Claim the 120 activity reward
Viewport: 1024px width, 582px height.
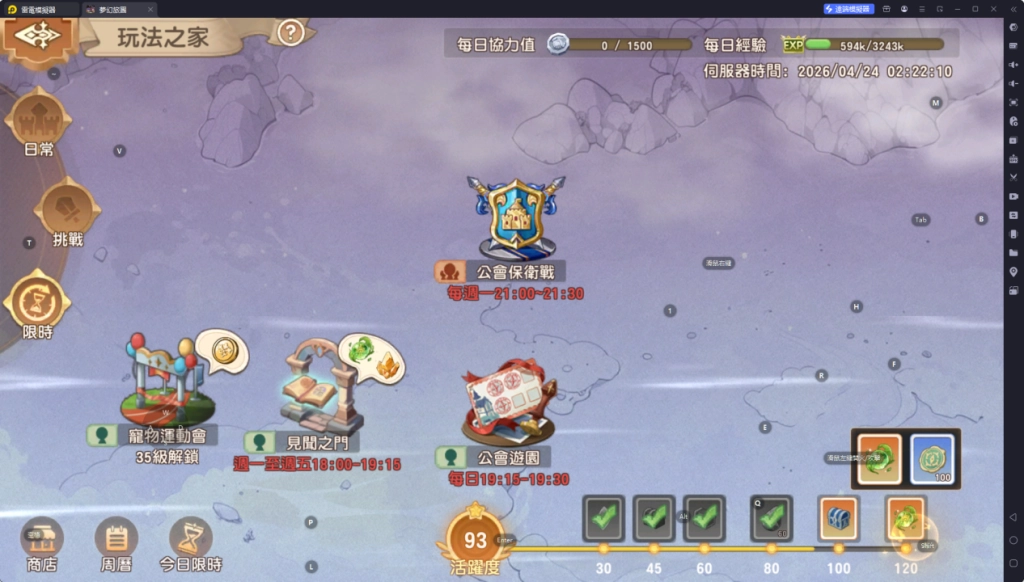tap(905, 518)
